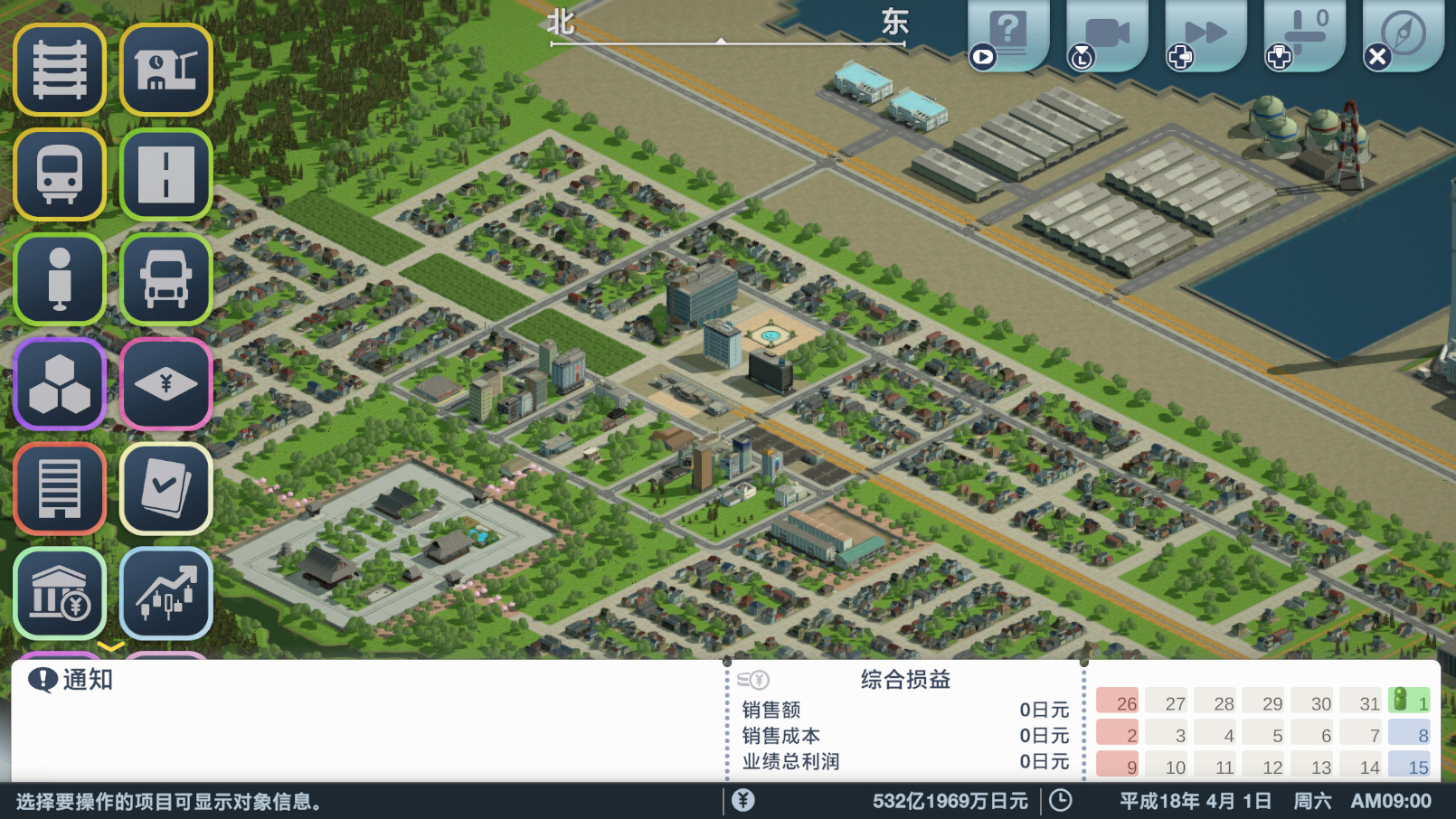Image resolution: width=1456 pixels, height=819 pixels.
Task: Click the plans checkmark notebook icon
Action: point(166,488)
